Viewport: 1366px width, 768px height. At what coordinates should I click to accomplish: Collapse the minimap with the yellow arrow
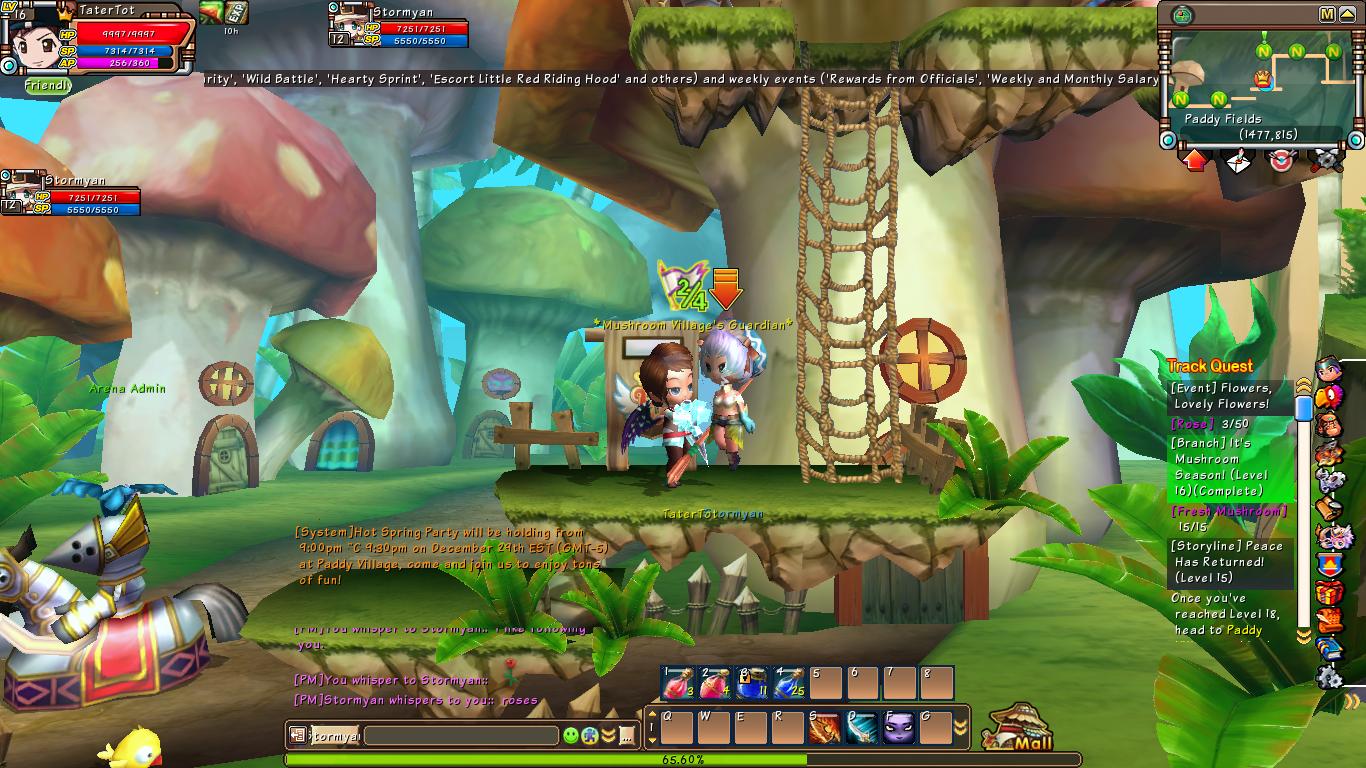(x=1350, y=14)
